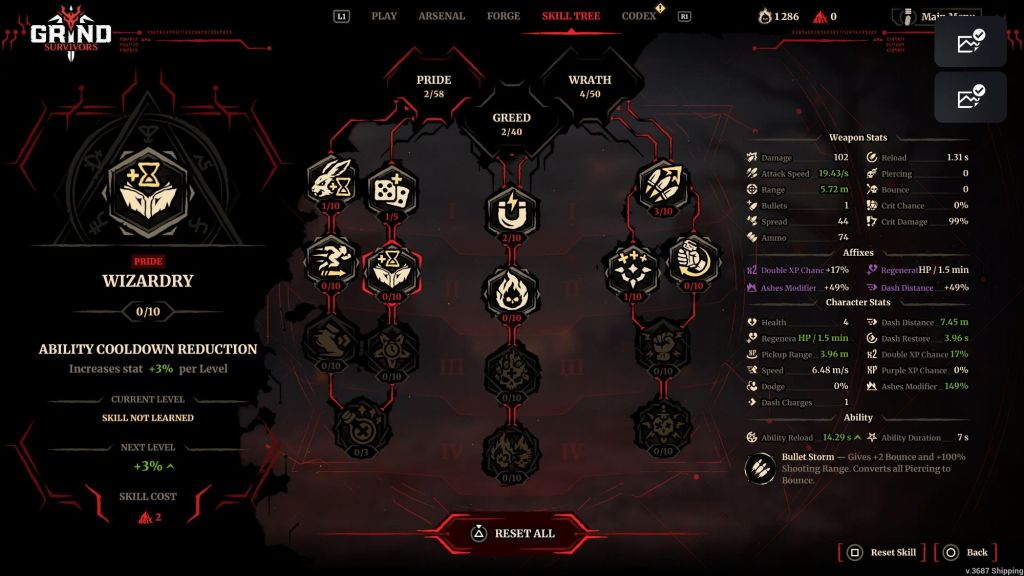Switch to the Play tab
This screenshot has width=1024, height=576.
click(384, 16)
